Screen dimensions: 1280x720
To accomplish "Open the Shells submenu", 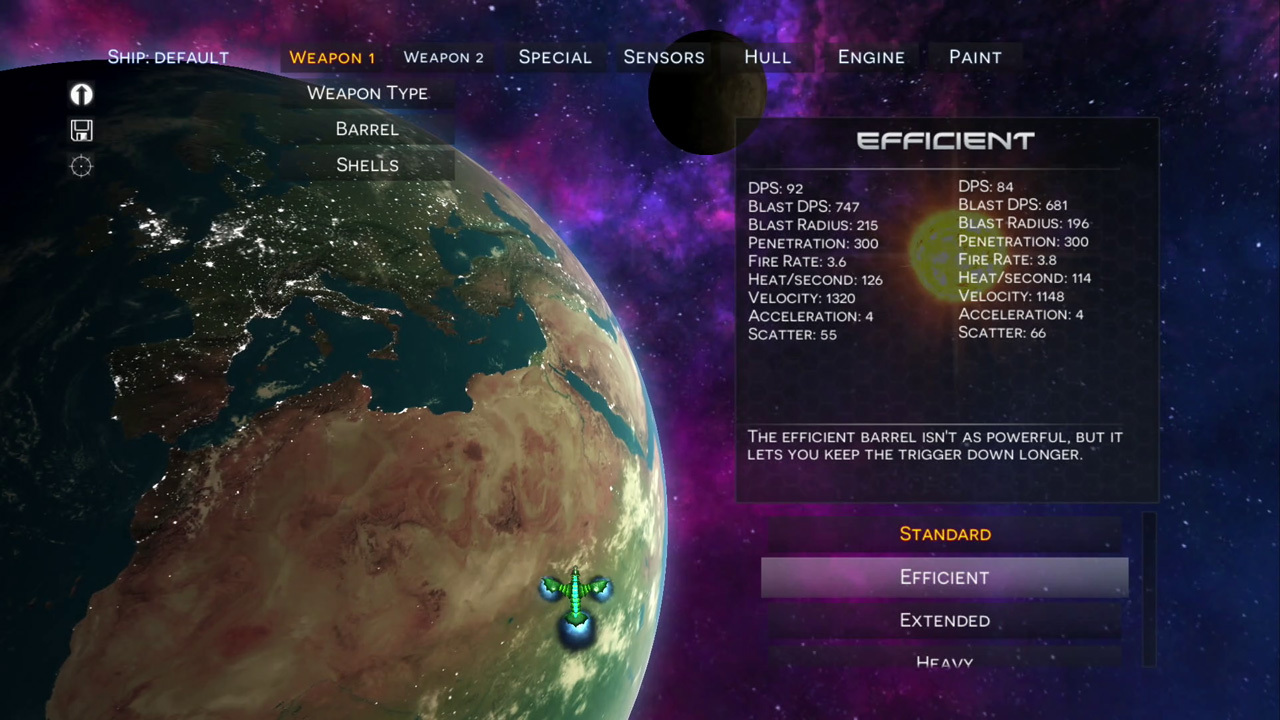I will click(367, 165).
